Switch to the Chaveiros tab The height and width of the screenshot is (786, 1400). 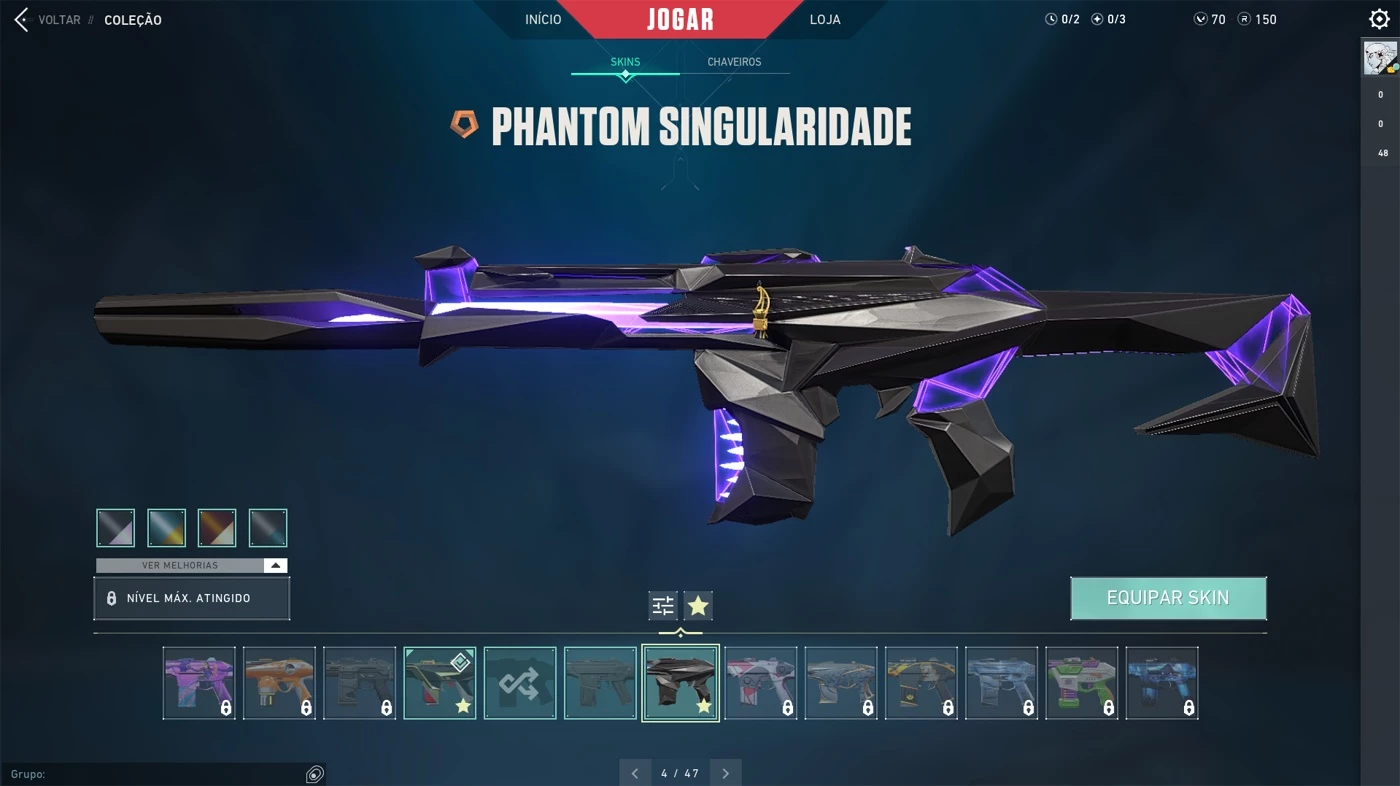pos(734,62)
